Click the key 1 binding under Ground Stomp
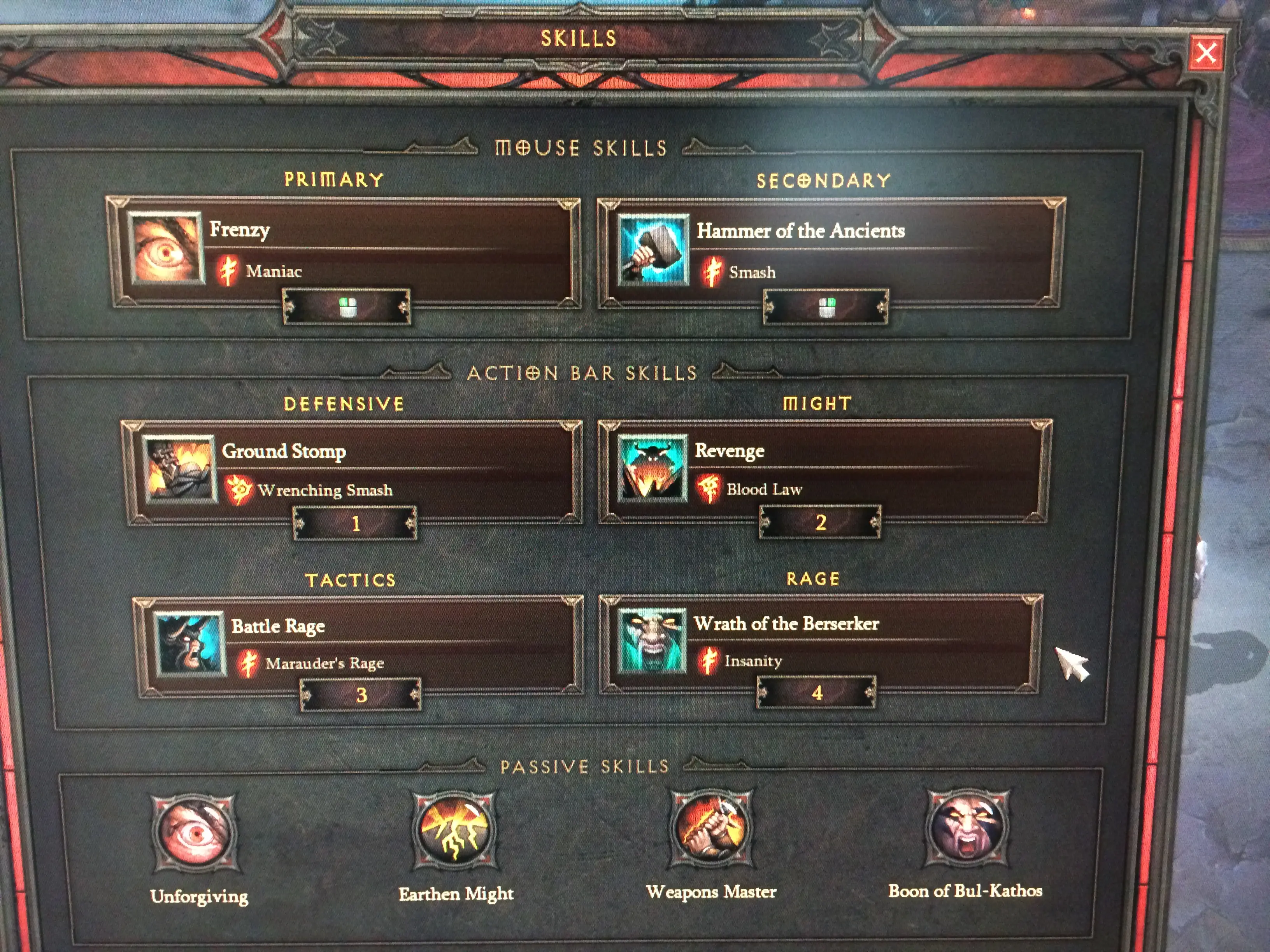Screen dimensions: 1270x952 pyautogui.click(x=355, y=523)
